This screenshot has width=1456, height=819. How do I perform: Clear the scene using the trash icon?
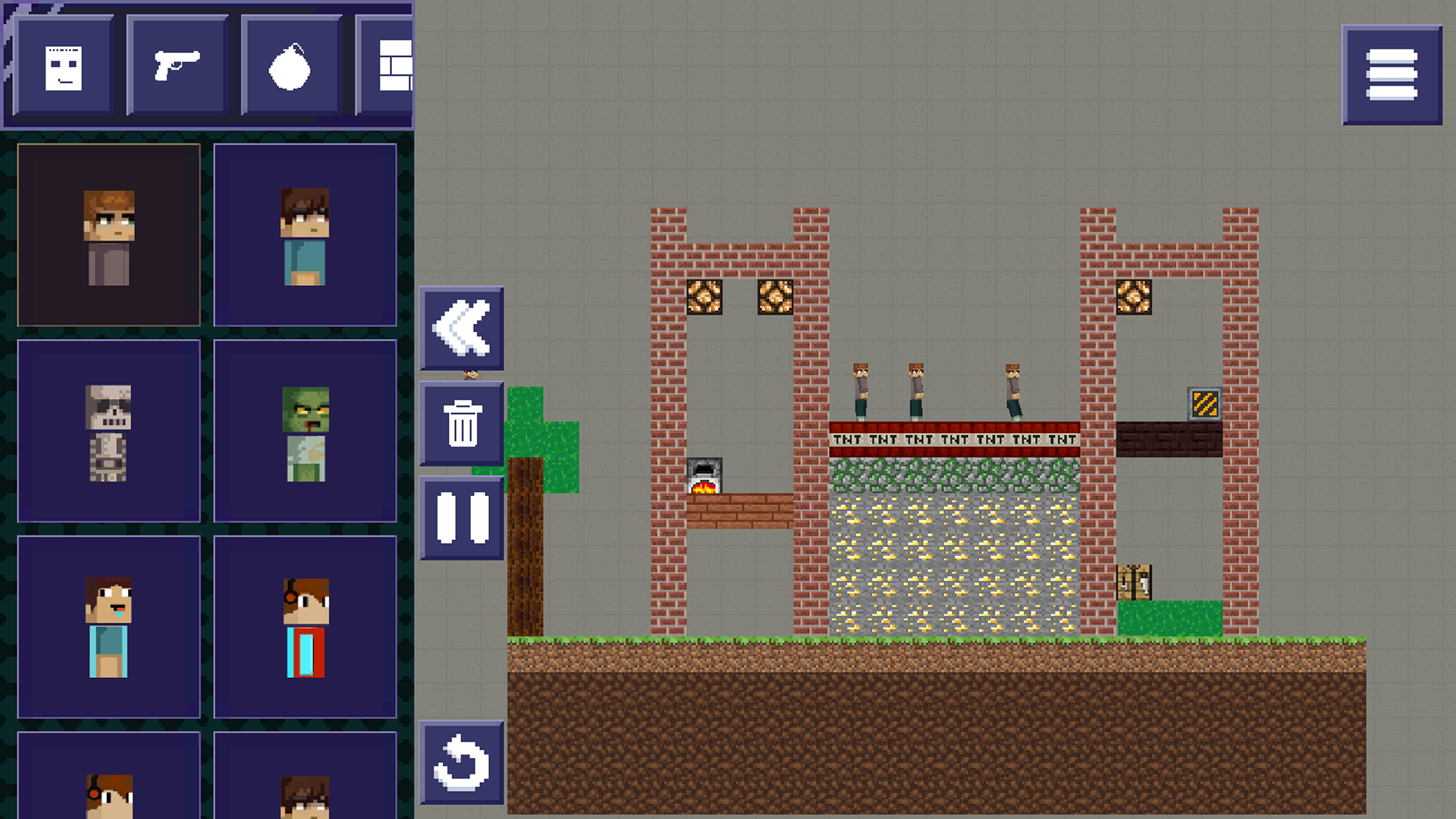click(461, 425)
